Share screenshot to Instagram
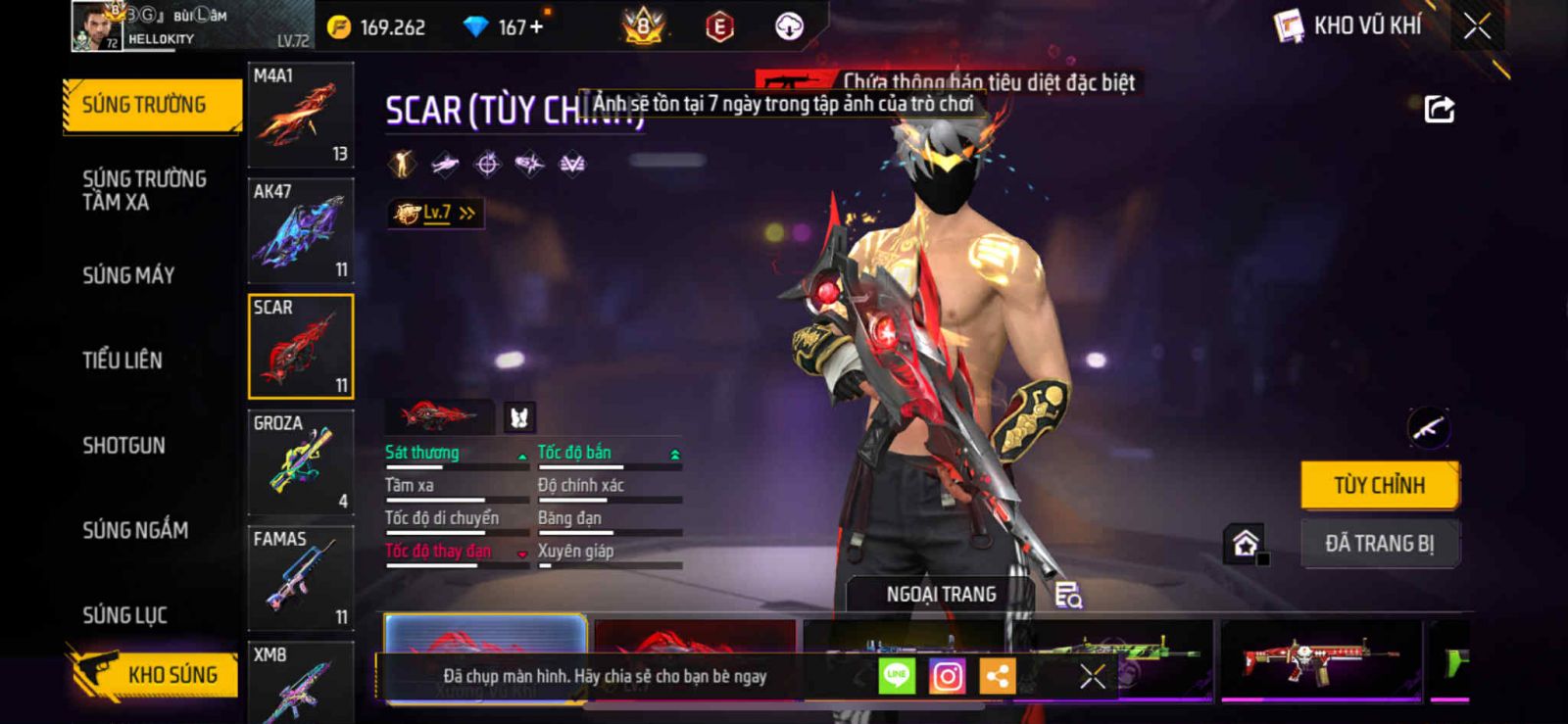 coord(947,676)
